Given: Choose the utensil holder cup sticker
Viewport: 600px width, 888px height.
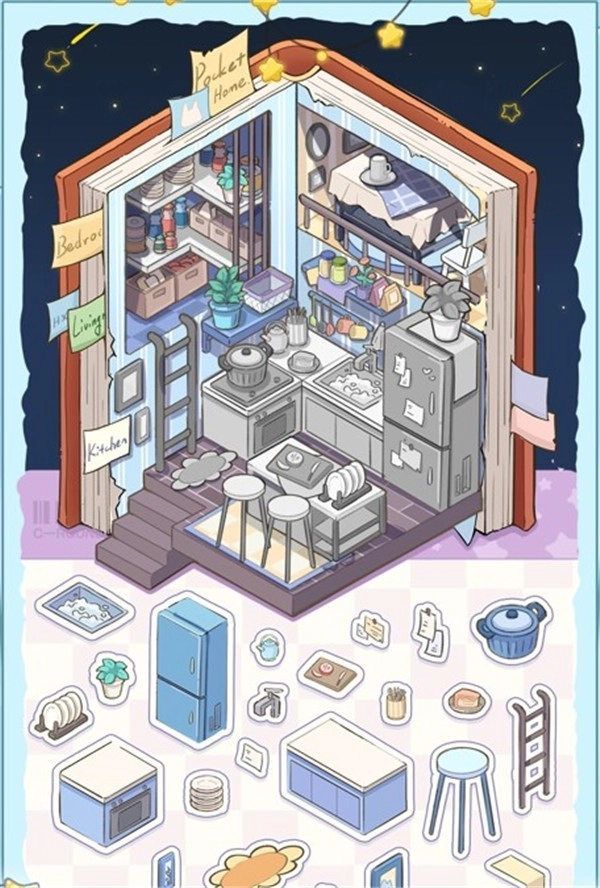Looking at the screenshot, I should [396, 702].
